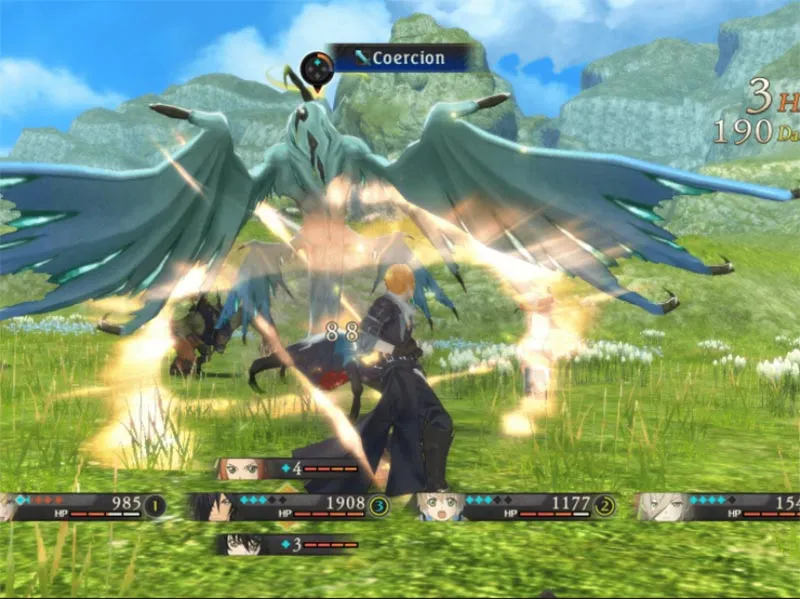The image size is (800, 599).
Task: Pick the dark-haired reserve portrait showing 3
Action: click(x=241, y=544)
